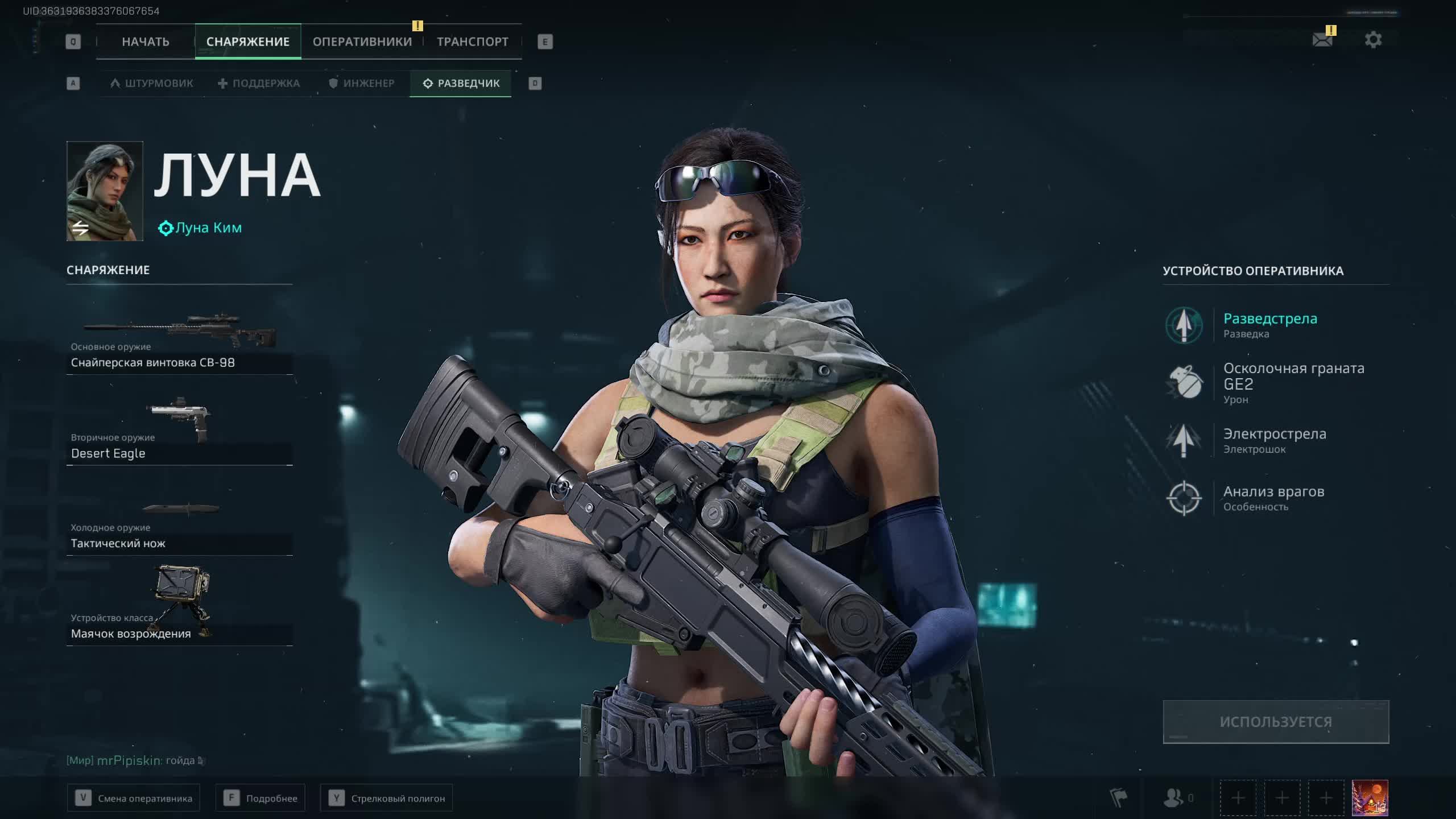Open the Стрелковый полигон shooting range

(x=386, y=798)
